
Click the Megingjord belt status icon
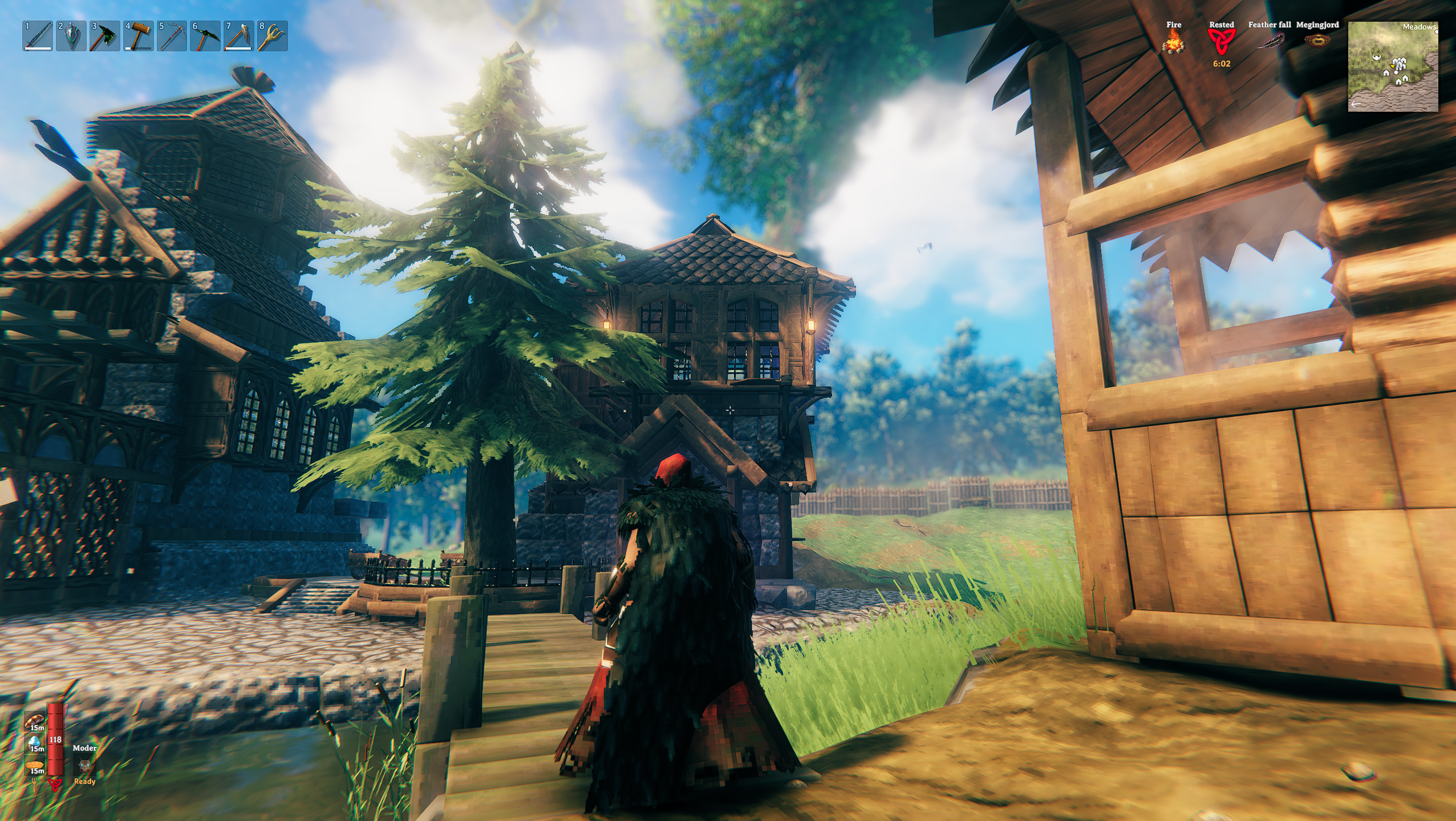coord(1317,41)
